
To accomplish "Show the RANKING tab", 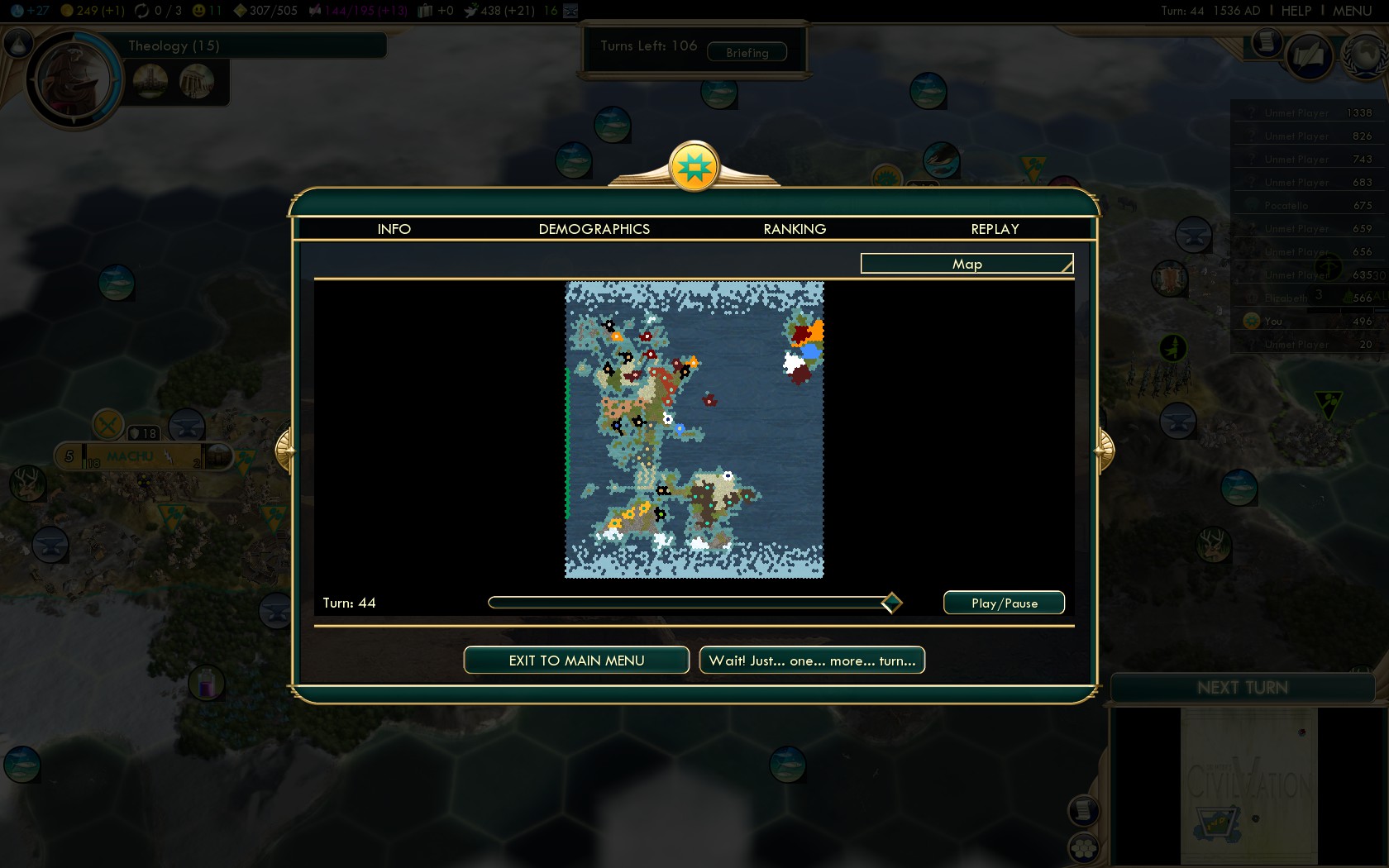I will coord(795,229).
